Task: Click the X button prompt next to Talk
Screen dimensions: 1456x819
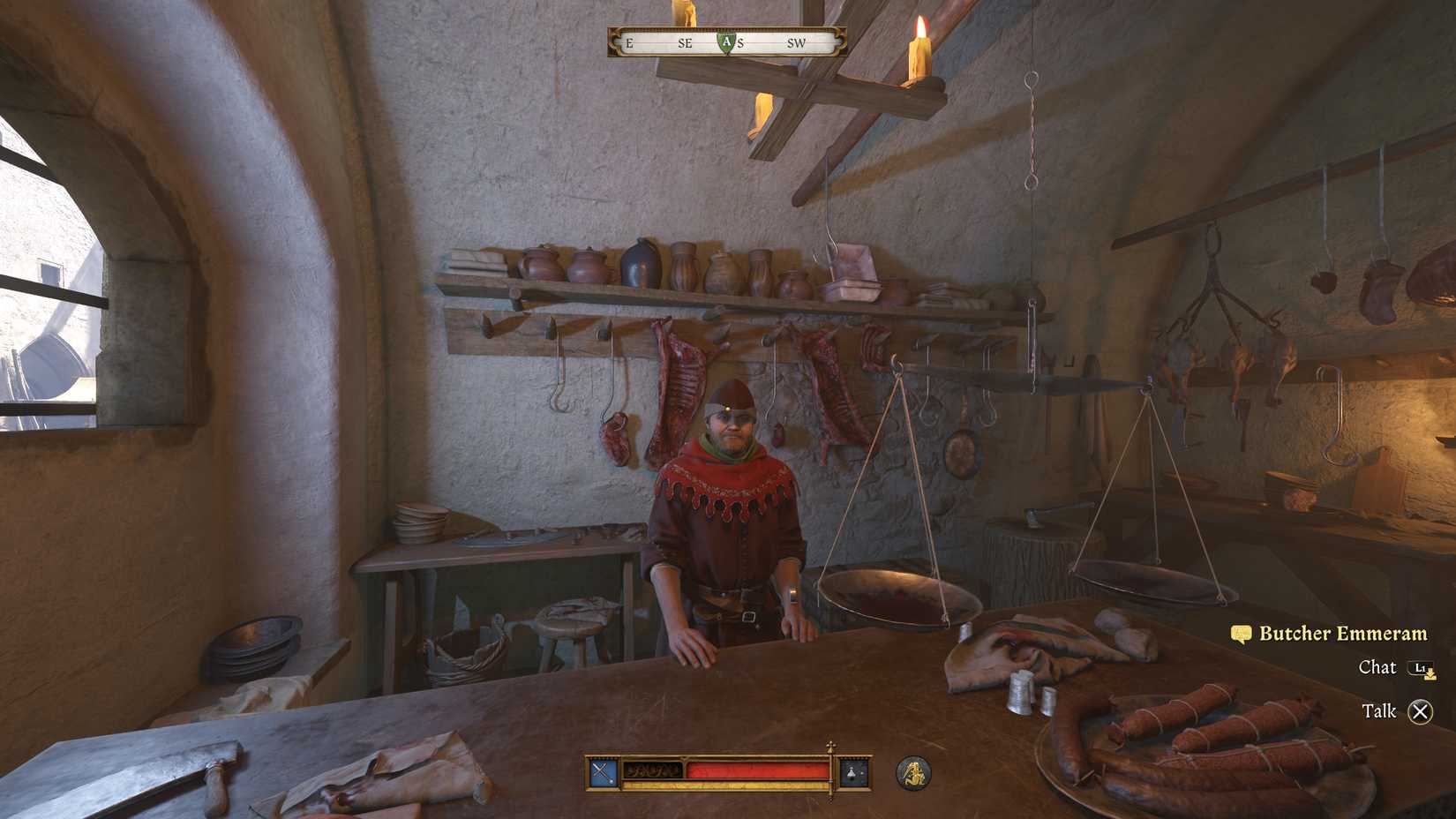Action: (1422, 711)
